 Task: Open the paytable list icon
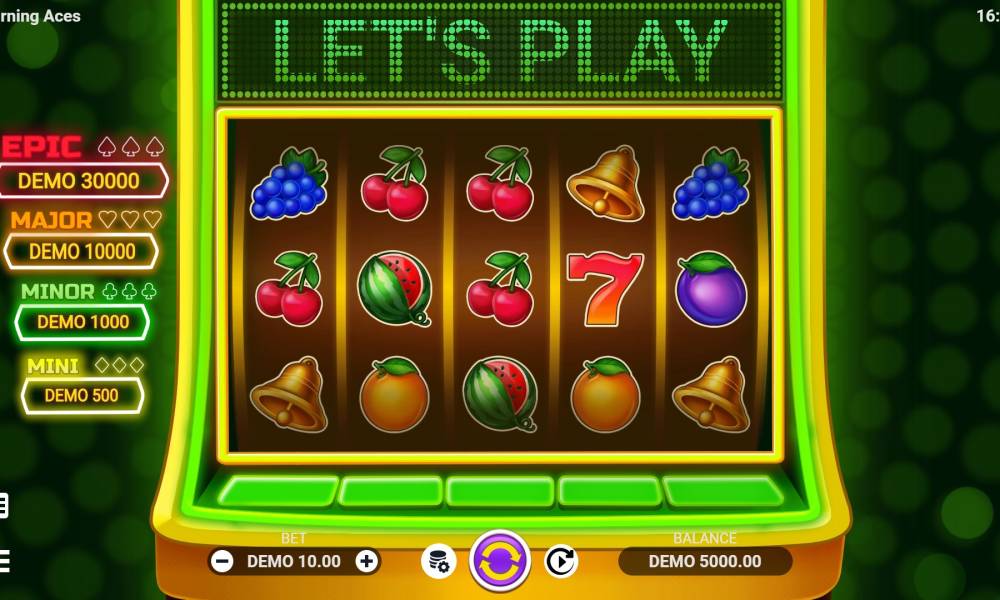[x=3, y=506]
